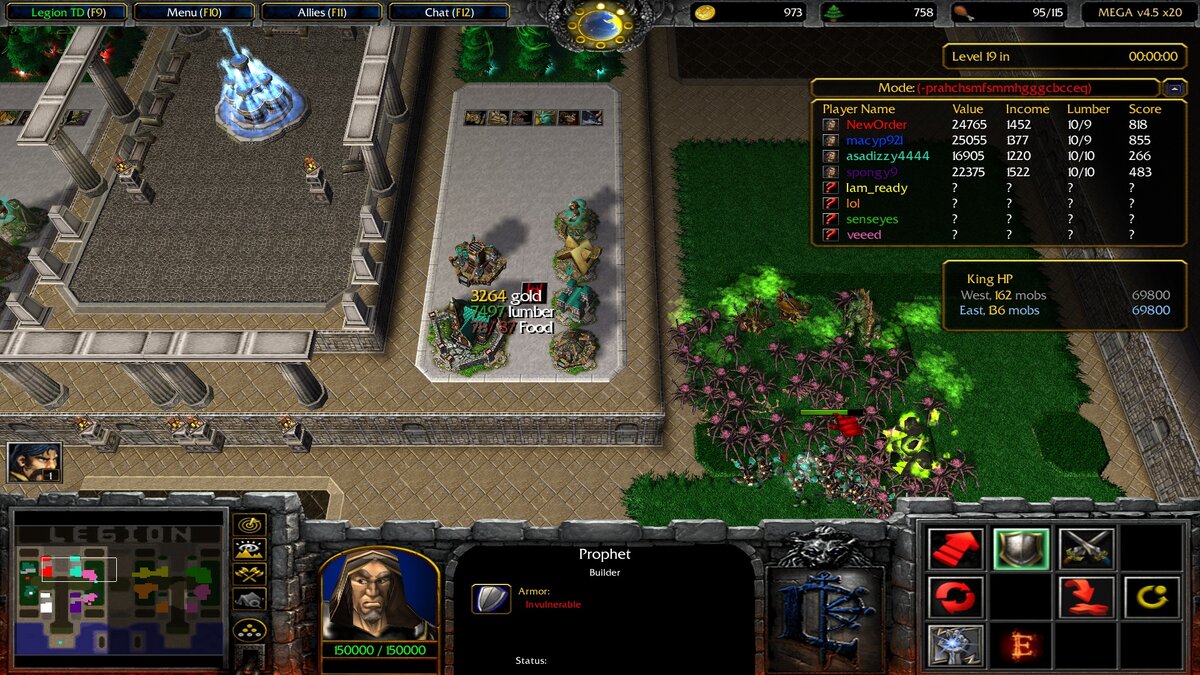Open the Allies (F11) panel
1200x675 pixels.
(x=321, y=13)
